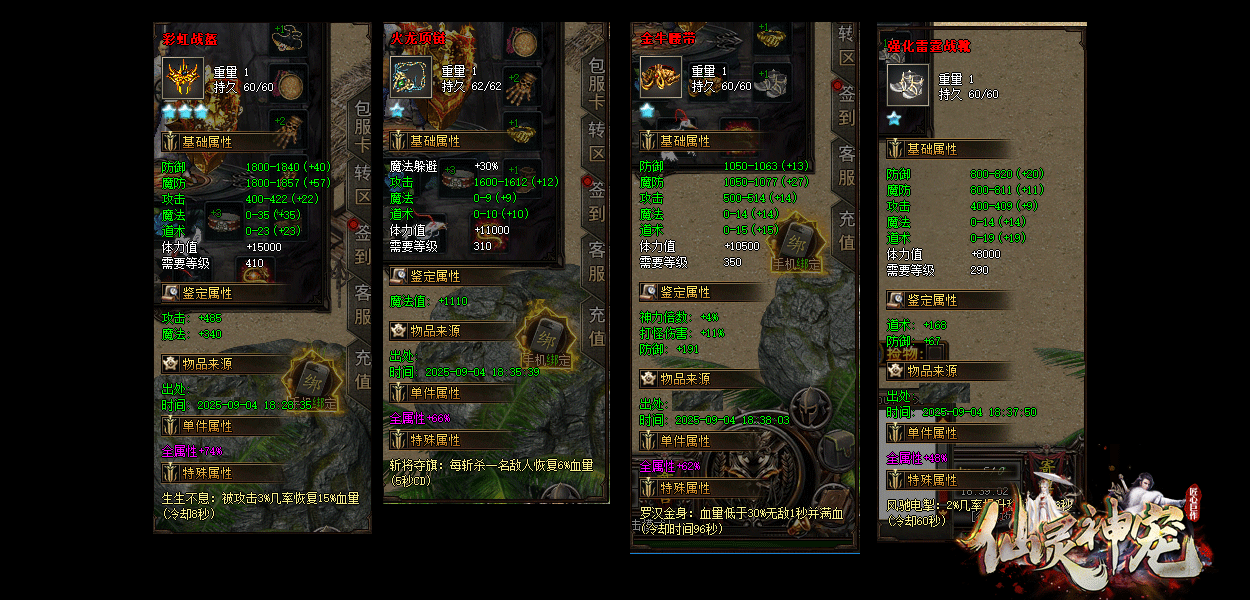Image resolution: width=1250 pixels, height=600 pixels.
Task: Open the 包服卡 tab beside the 彩虹战盔 tooltip
Action: click(362, 127)
